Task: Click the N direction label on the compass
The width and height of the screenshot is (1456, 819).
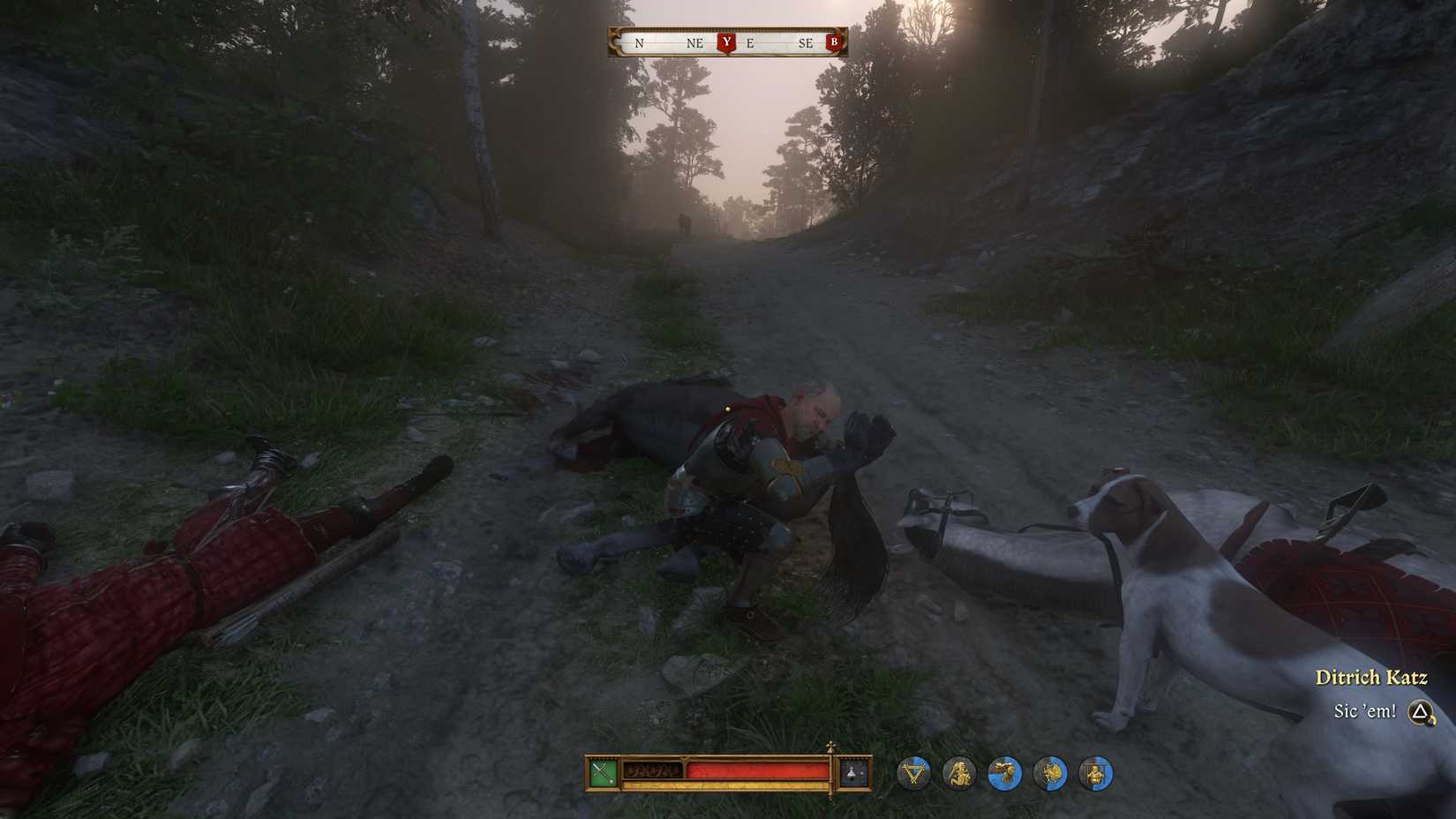Action: 639,42
